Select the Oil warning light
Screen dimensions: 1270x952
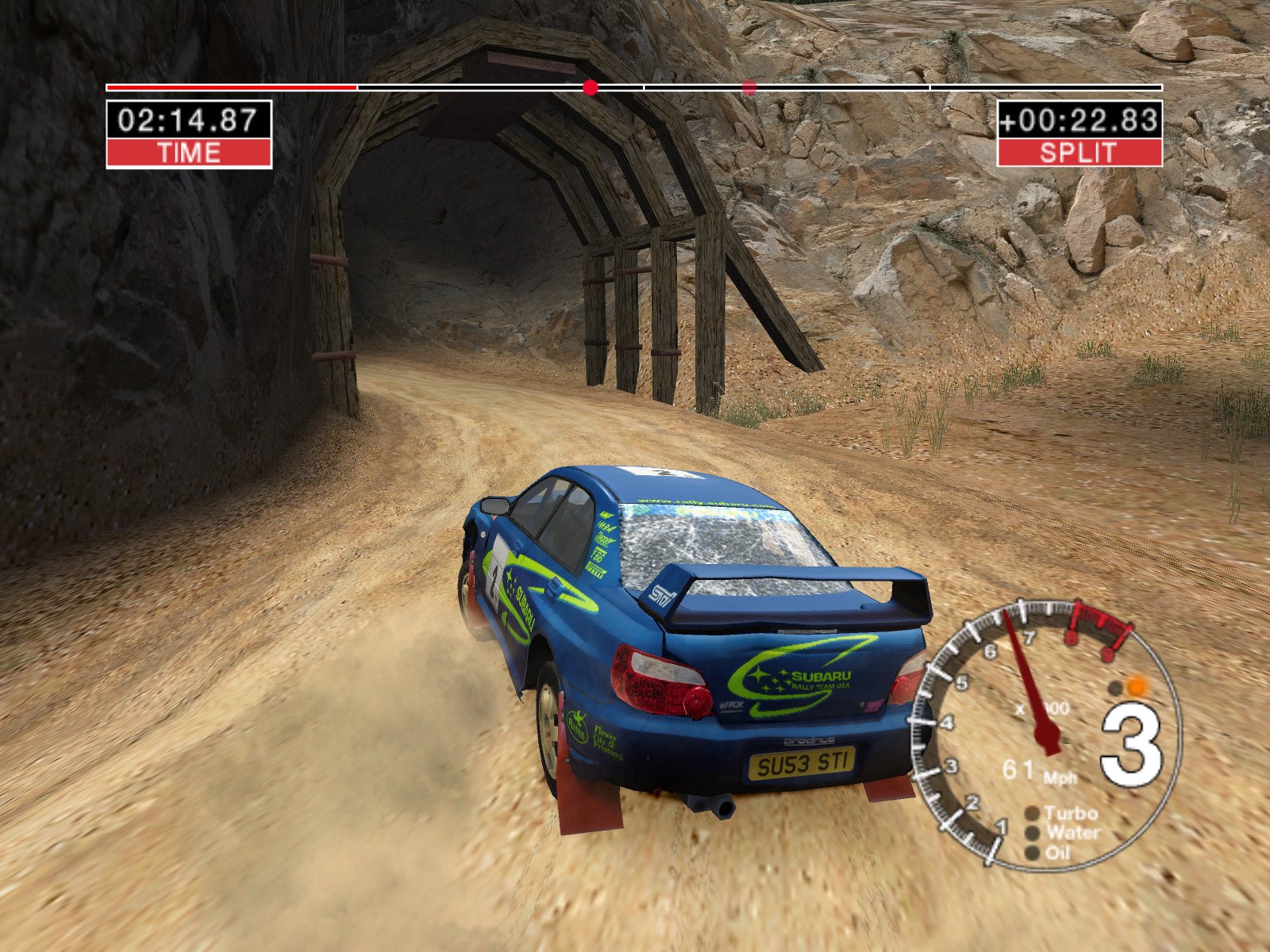tap(1033, 853)
